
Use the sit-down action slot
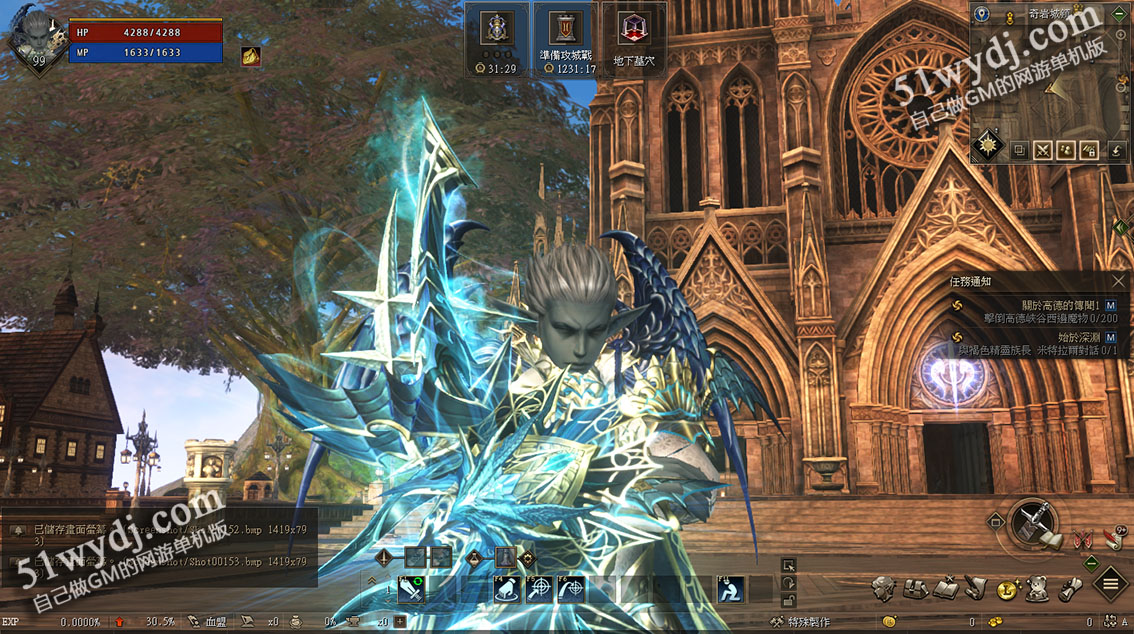pos(731,589)
